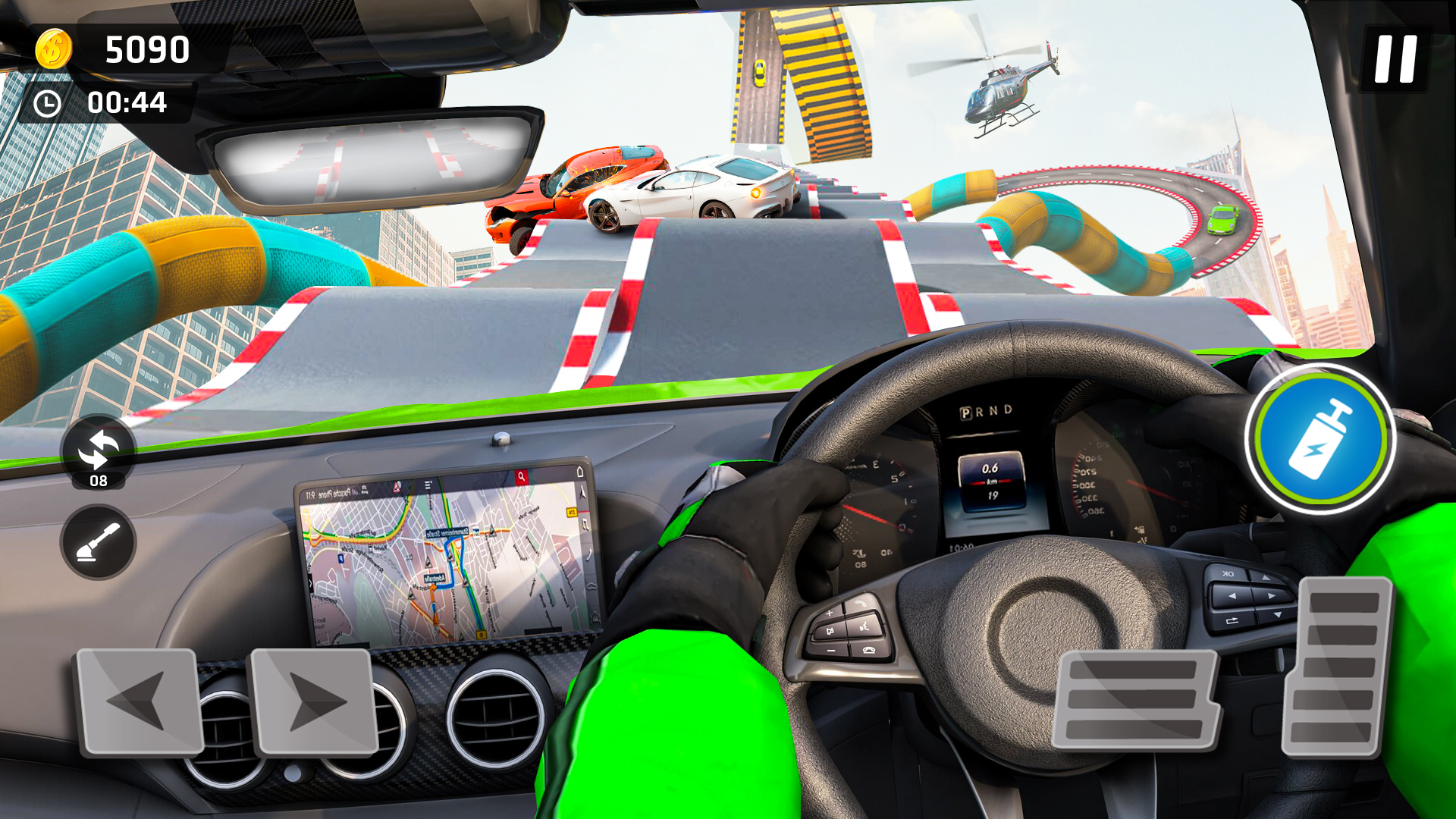Image resolution: width=1456 pixels, height=819 pixels.
Task: Open the search on the GPS screen
Action: [522, 475]
